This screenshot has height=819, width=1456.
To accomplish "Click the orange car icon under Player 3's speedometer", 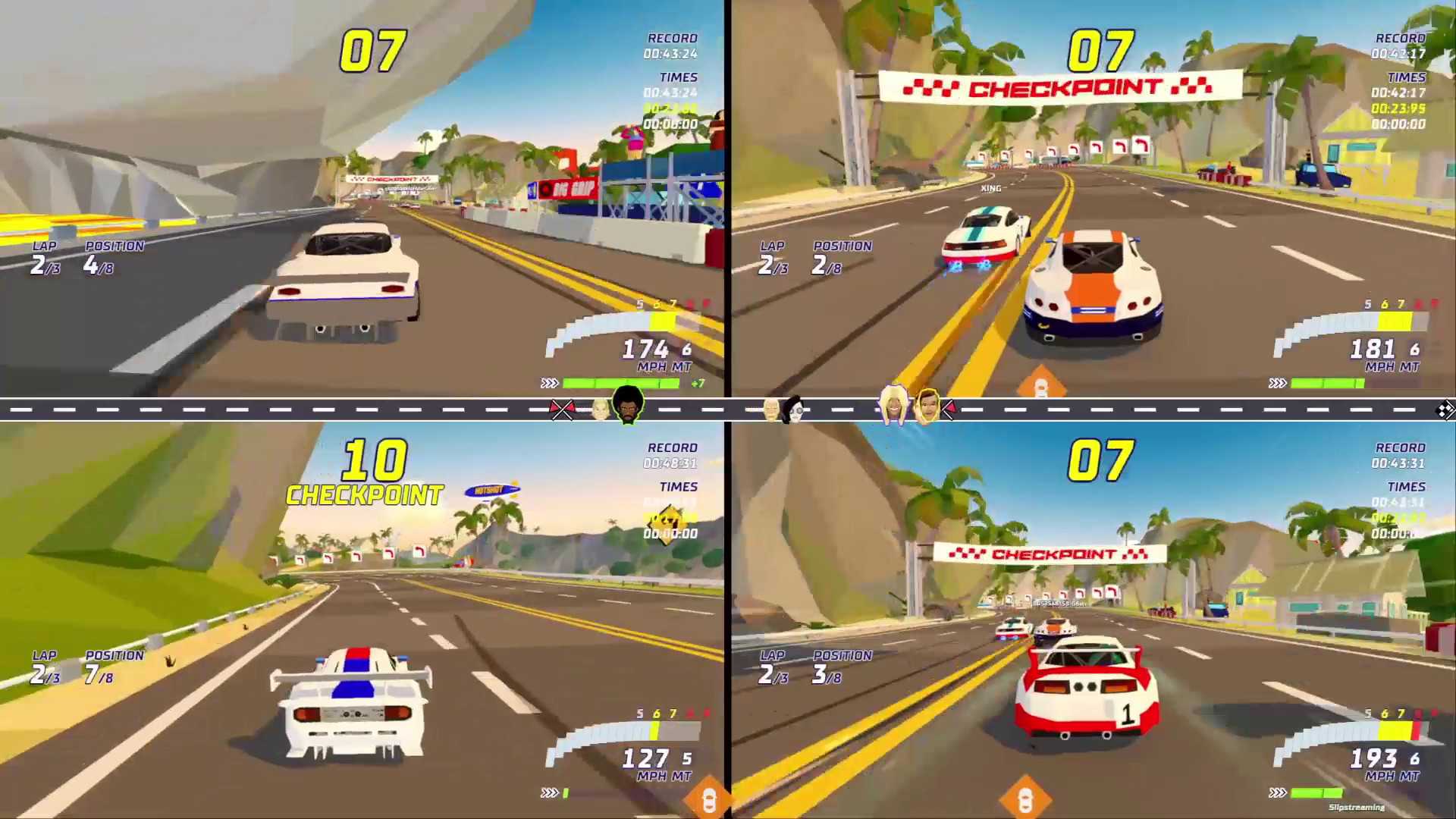I will tap(711, 798).
